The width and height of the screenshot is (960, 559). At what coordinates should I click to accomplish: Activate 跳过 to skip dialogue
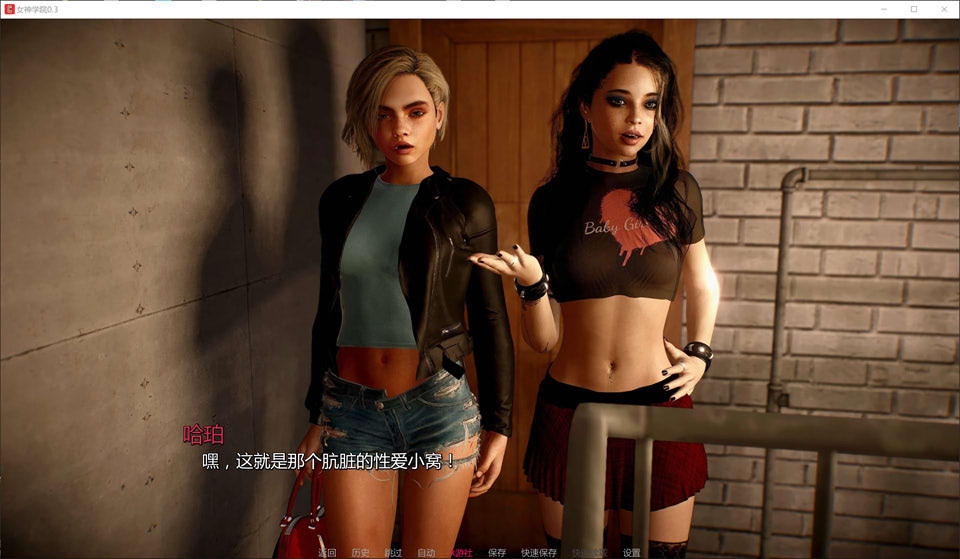[x=393, y=552]
